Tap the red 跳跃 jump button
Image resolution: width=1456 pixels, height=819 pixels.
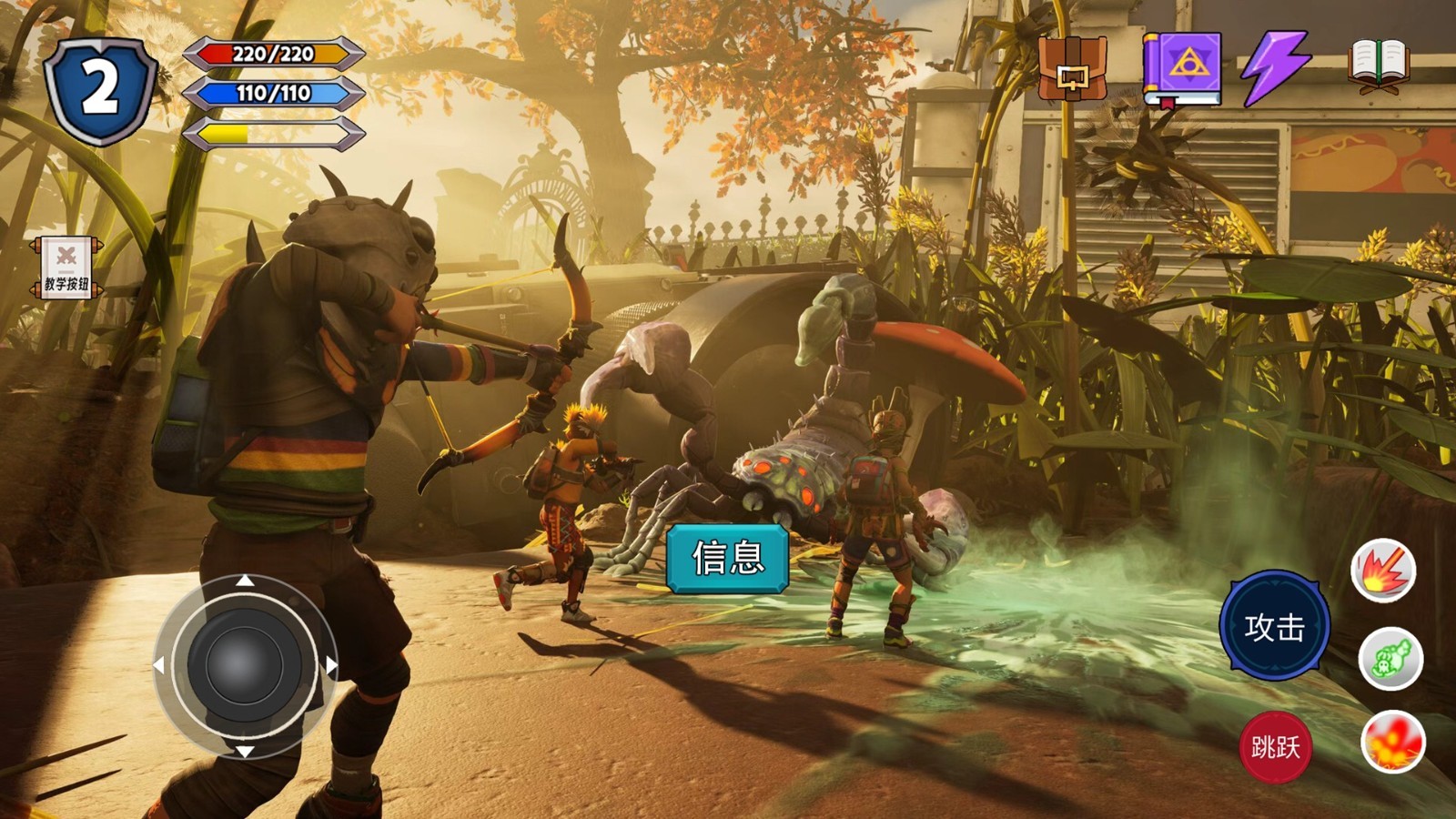click(x=1275, y=747)
